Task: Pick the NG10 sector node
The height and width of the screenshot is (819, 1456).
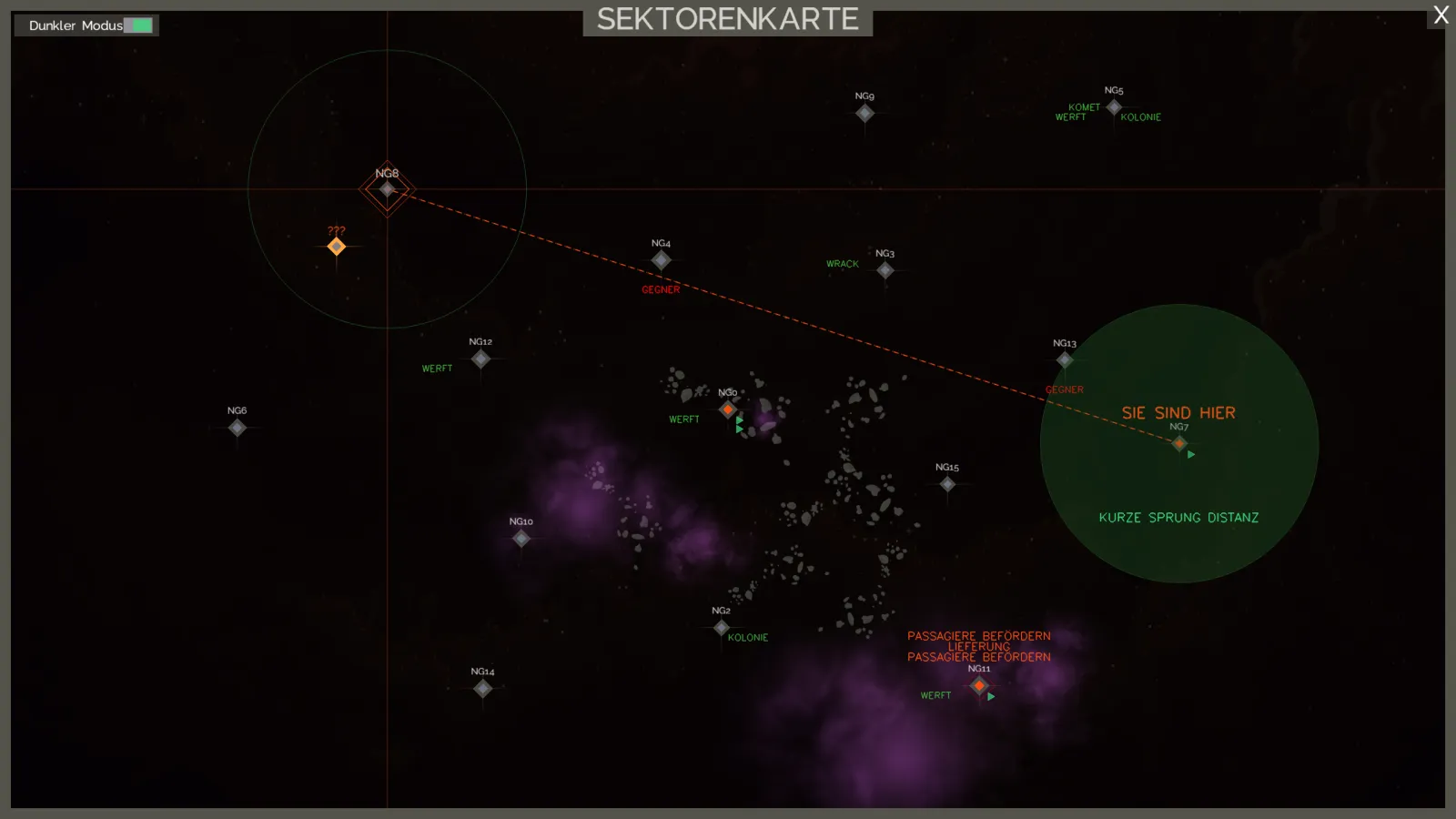Action: (521, 539)
